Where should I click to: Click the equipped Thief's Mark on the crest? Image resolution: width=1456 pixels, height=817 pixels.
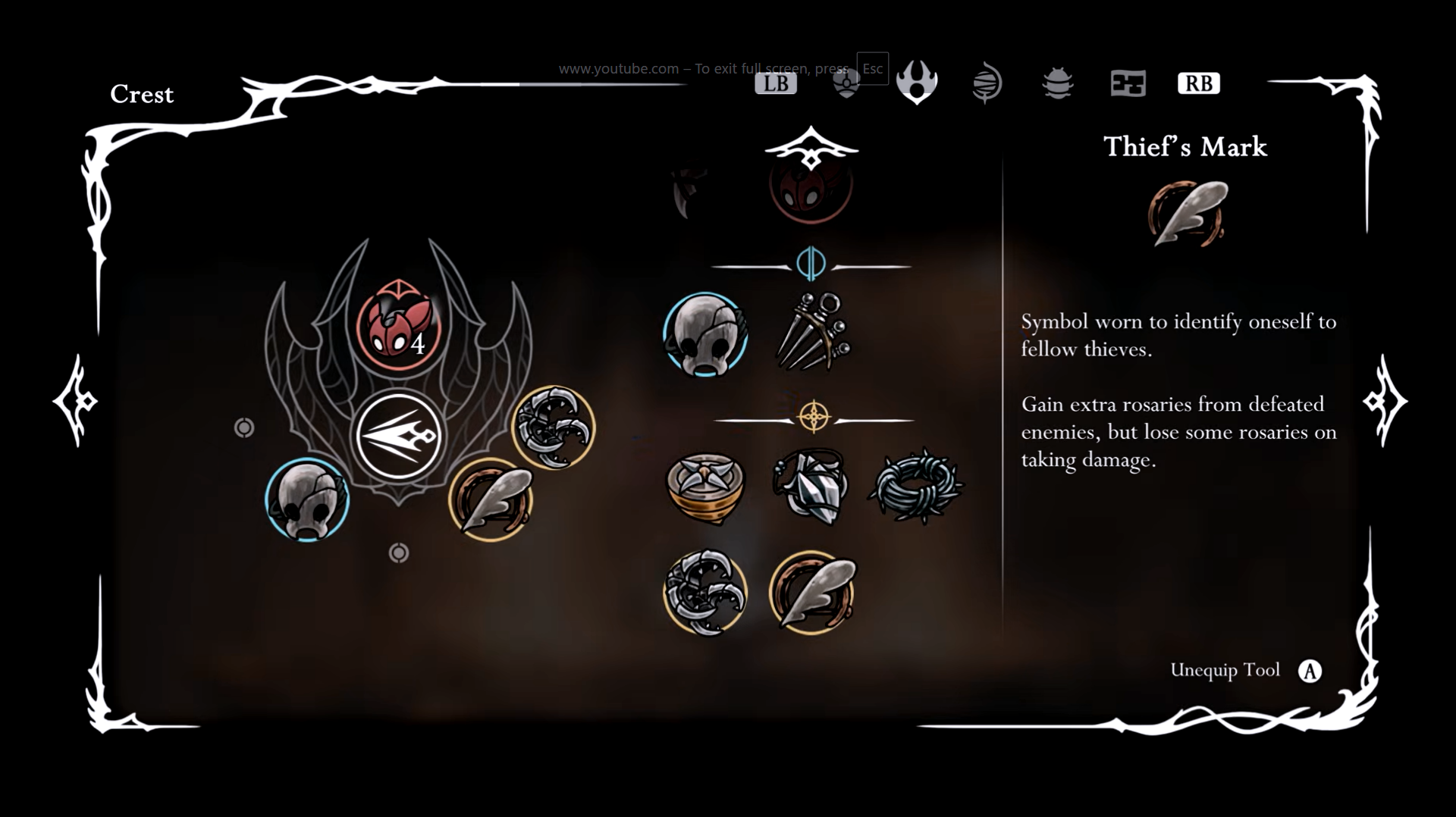click(493, 500)
